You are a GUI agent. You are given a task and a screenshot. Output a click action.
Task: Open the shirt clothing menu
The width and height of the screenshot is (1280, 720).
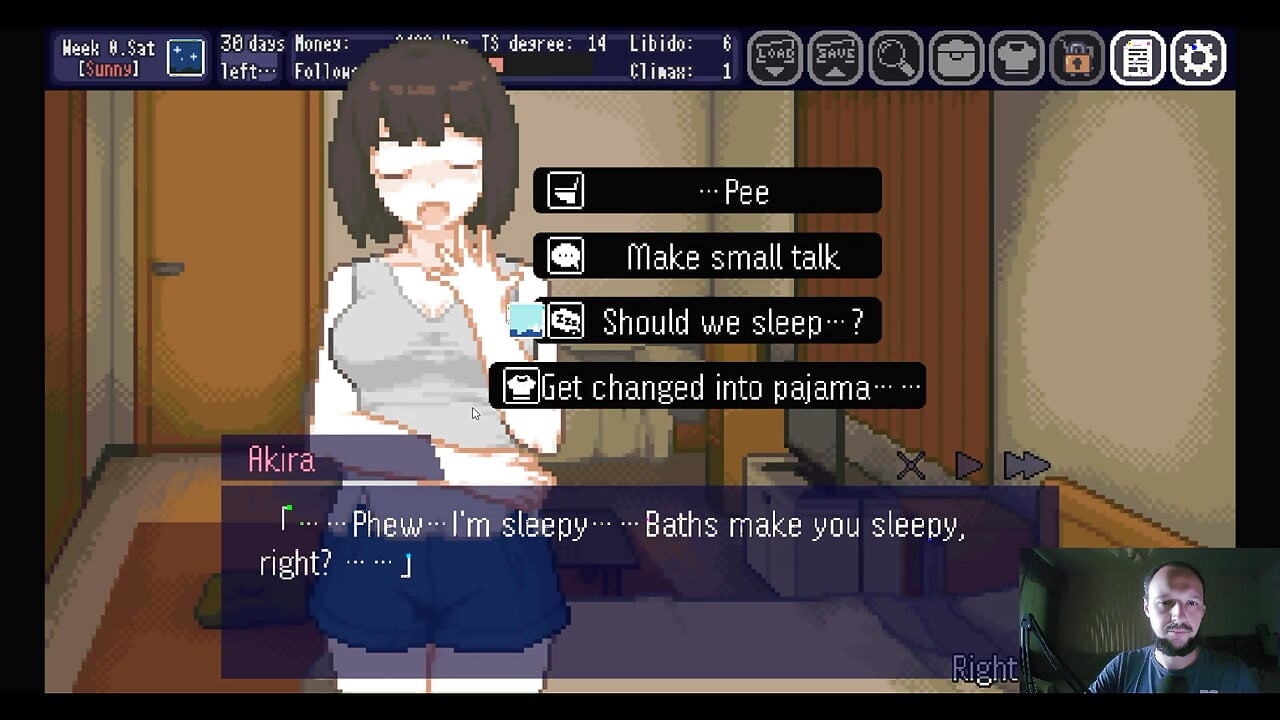click(x=1016, y=59)
